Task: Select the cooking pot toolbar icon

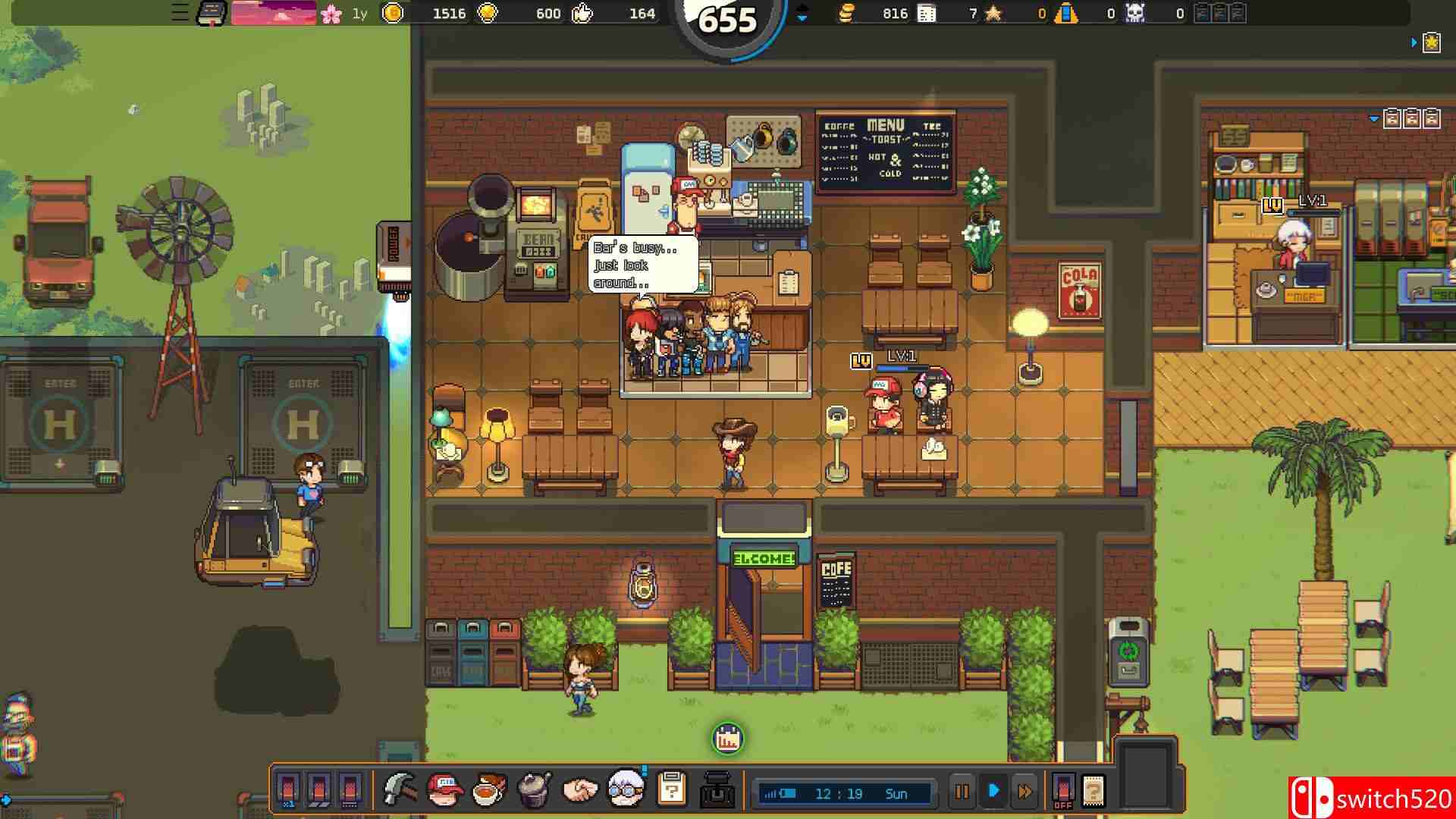Action: (x=534, y=790)
